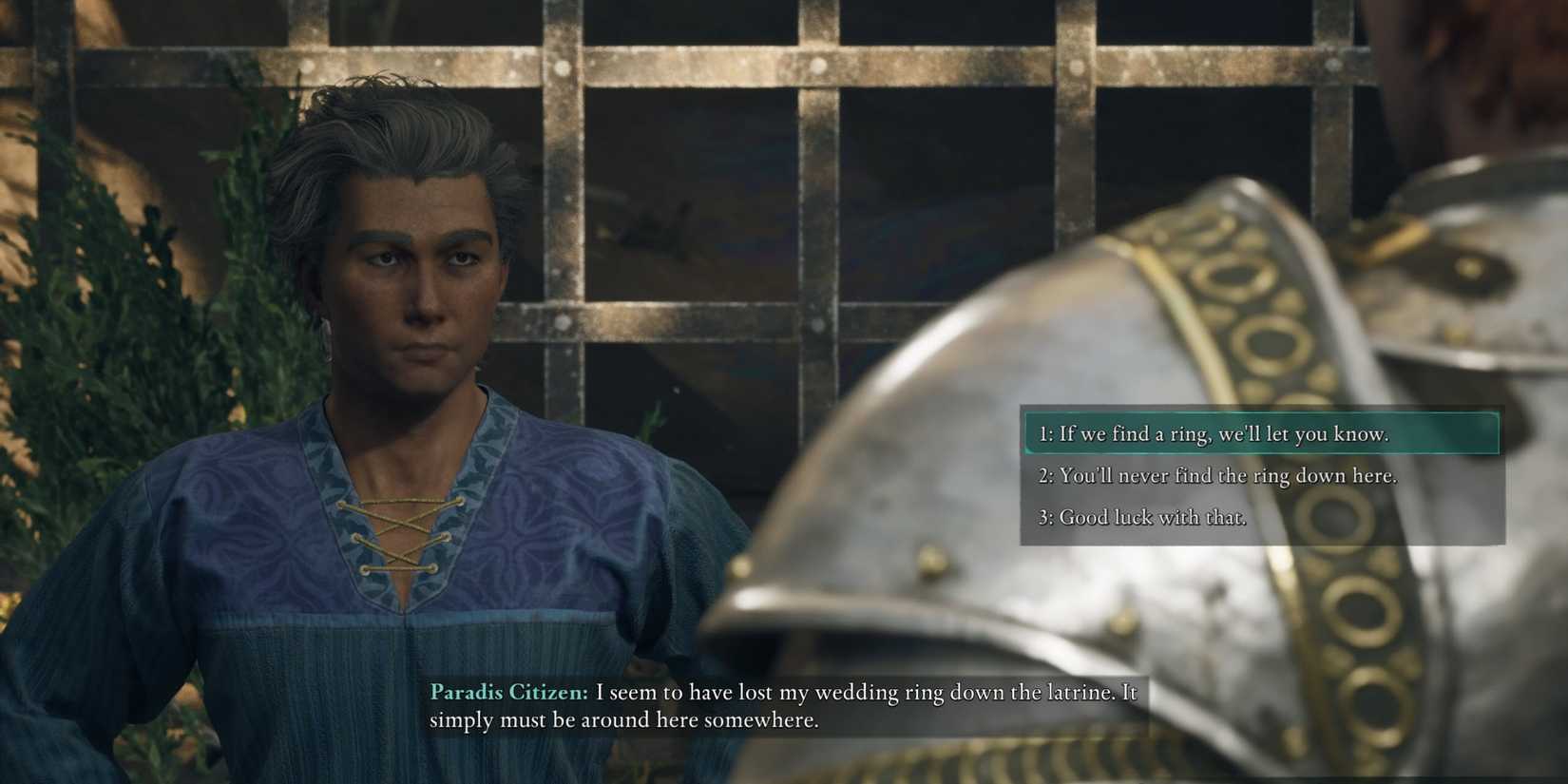Viewport: 1568px width, 784px height.
Task: Click the laced collar of the tunic
Action: point(404,532)
